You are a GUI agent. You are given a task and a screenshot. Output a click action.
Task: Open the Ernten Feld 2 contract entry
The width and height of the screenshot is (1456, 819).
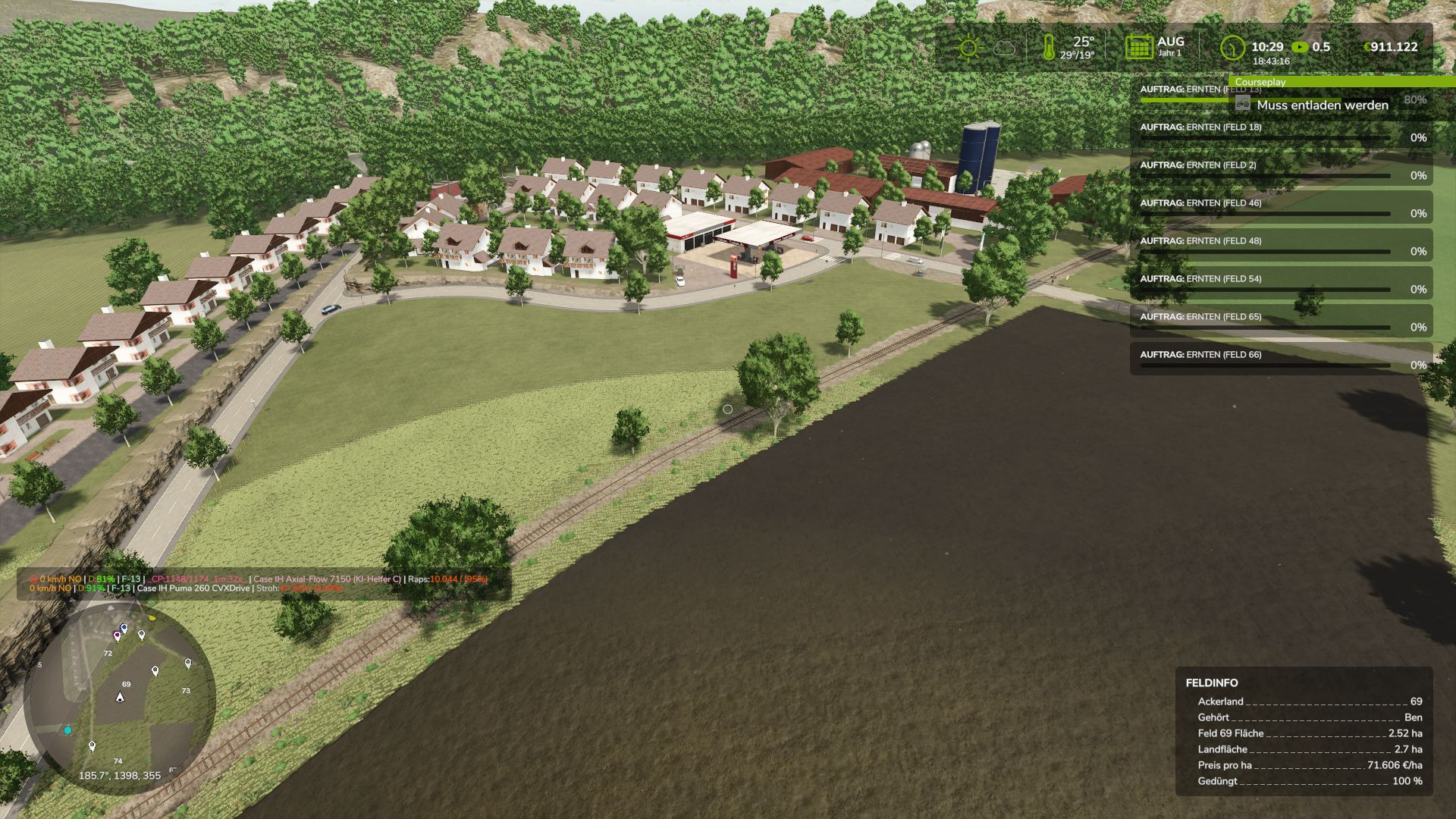tap(1282, 170)
